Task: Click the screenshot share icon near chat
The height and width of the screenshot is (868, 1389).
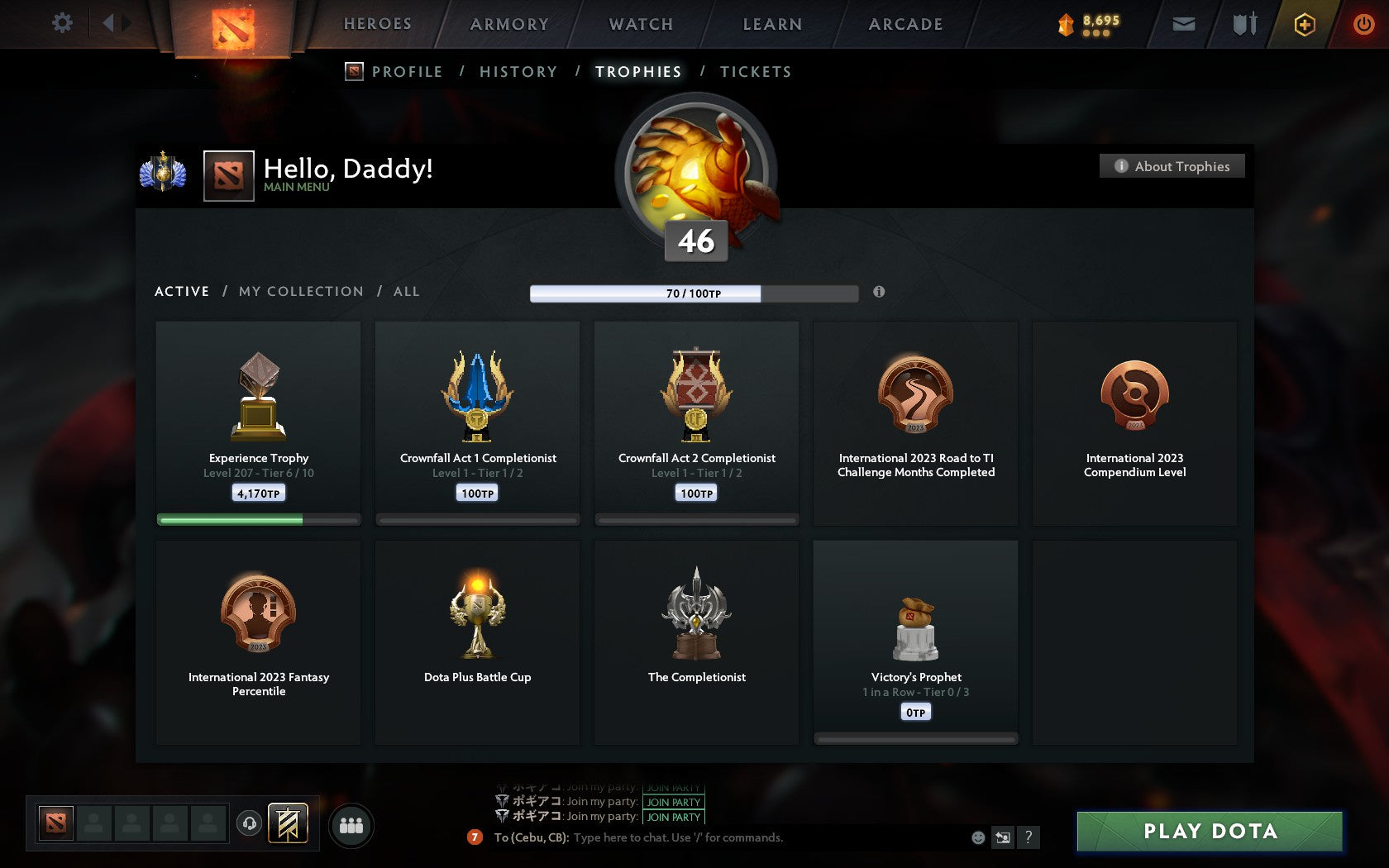Action: (1003, 837)
